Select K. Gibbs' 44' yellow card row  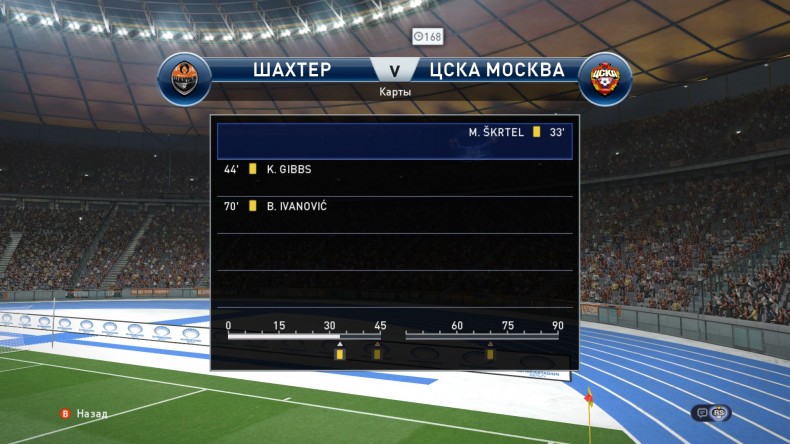pyautogui.click(x=394, y=169)
